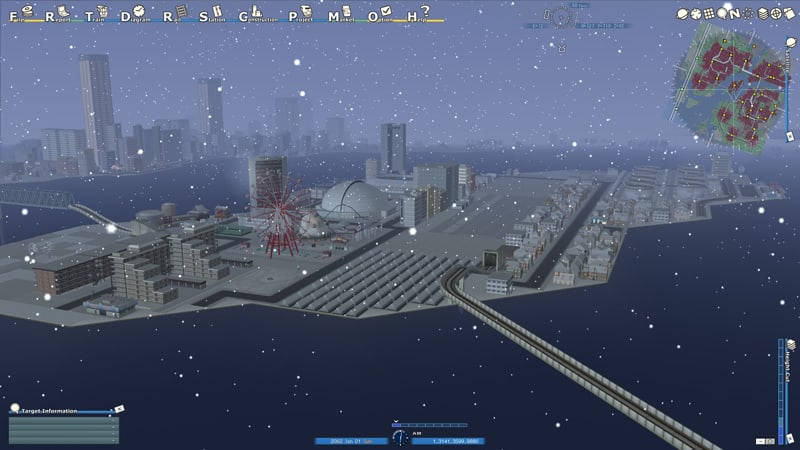Open the Report menu
The width and height of the screenshot is (800, 450).
click(x=50, y=15)
